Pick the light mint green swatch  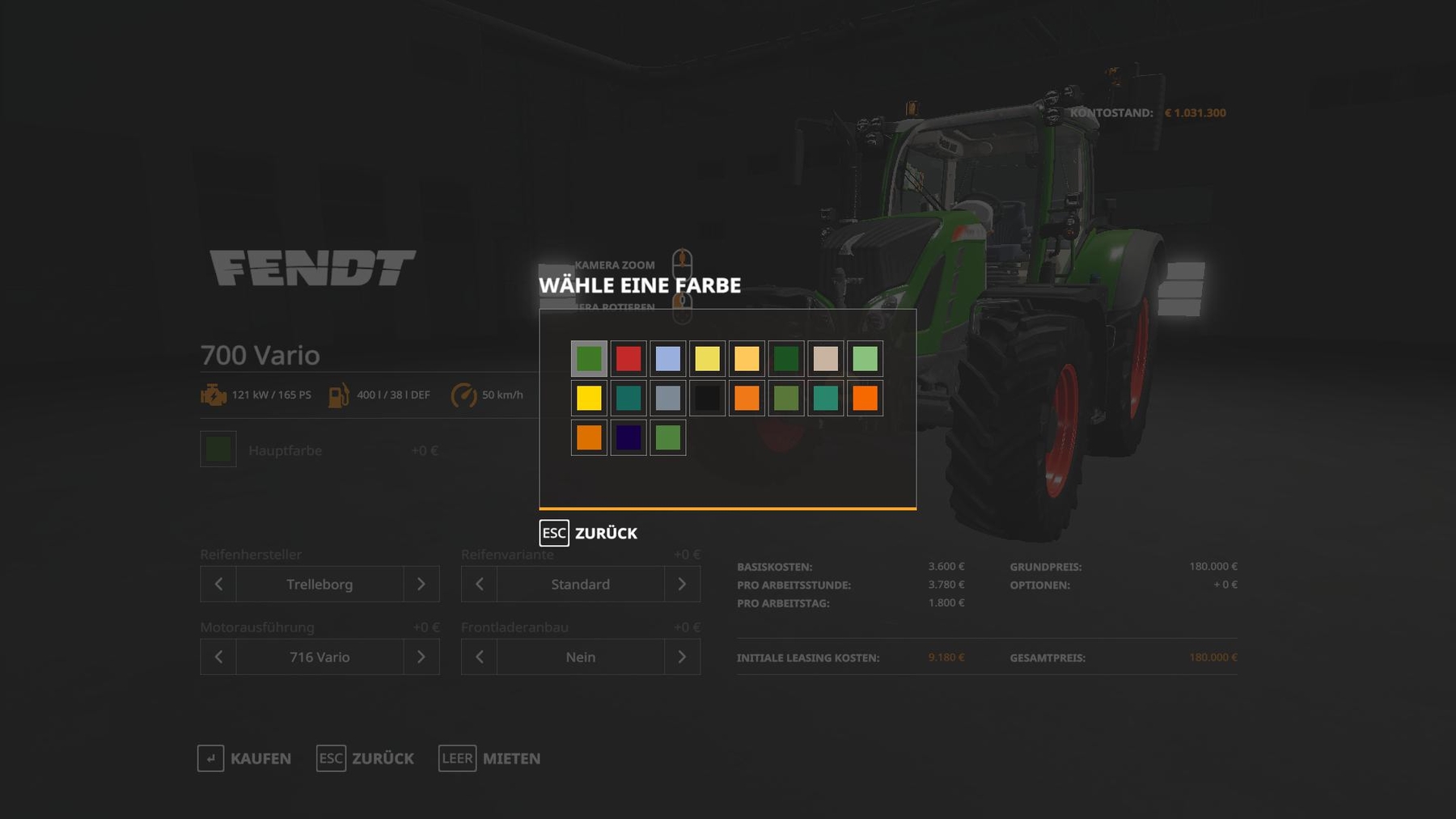pos(866,358)
